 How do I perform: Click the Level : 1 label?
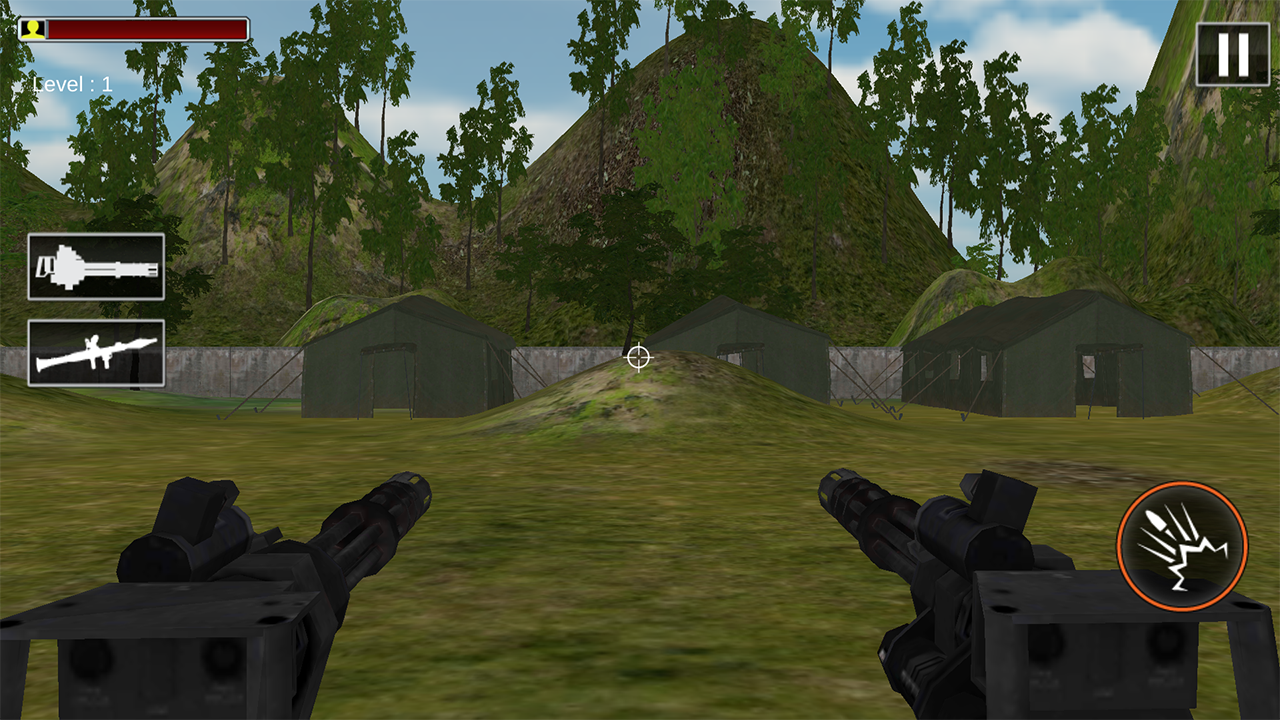[x=72, y=83]
